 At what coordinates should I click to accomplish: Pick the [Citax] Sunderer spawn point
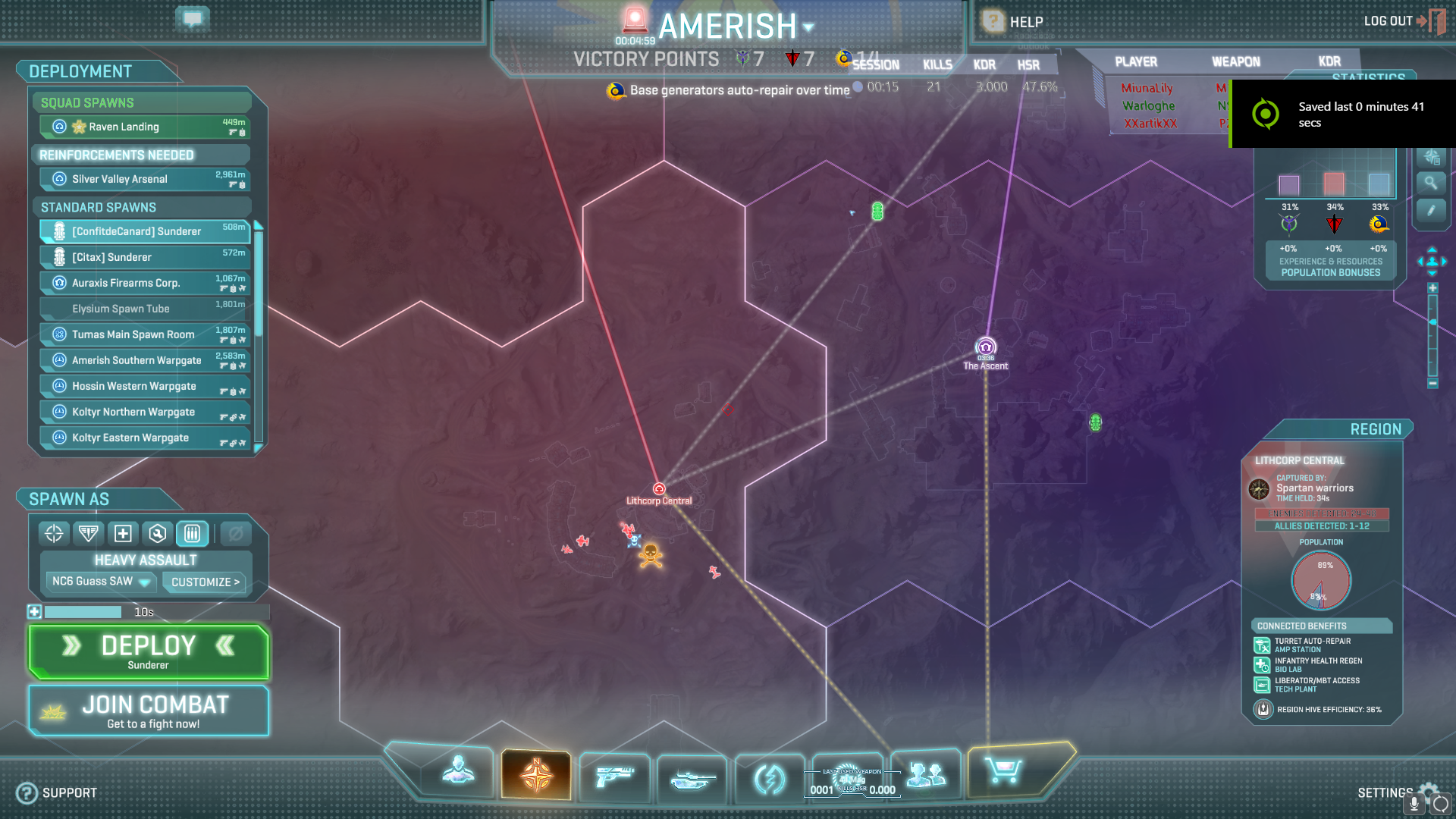point(145,257)
